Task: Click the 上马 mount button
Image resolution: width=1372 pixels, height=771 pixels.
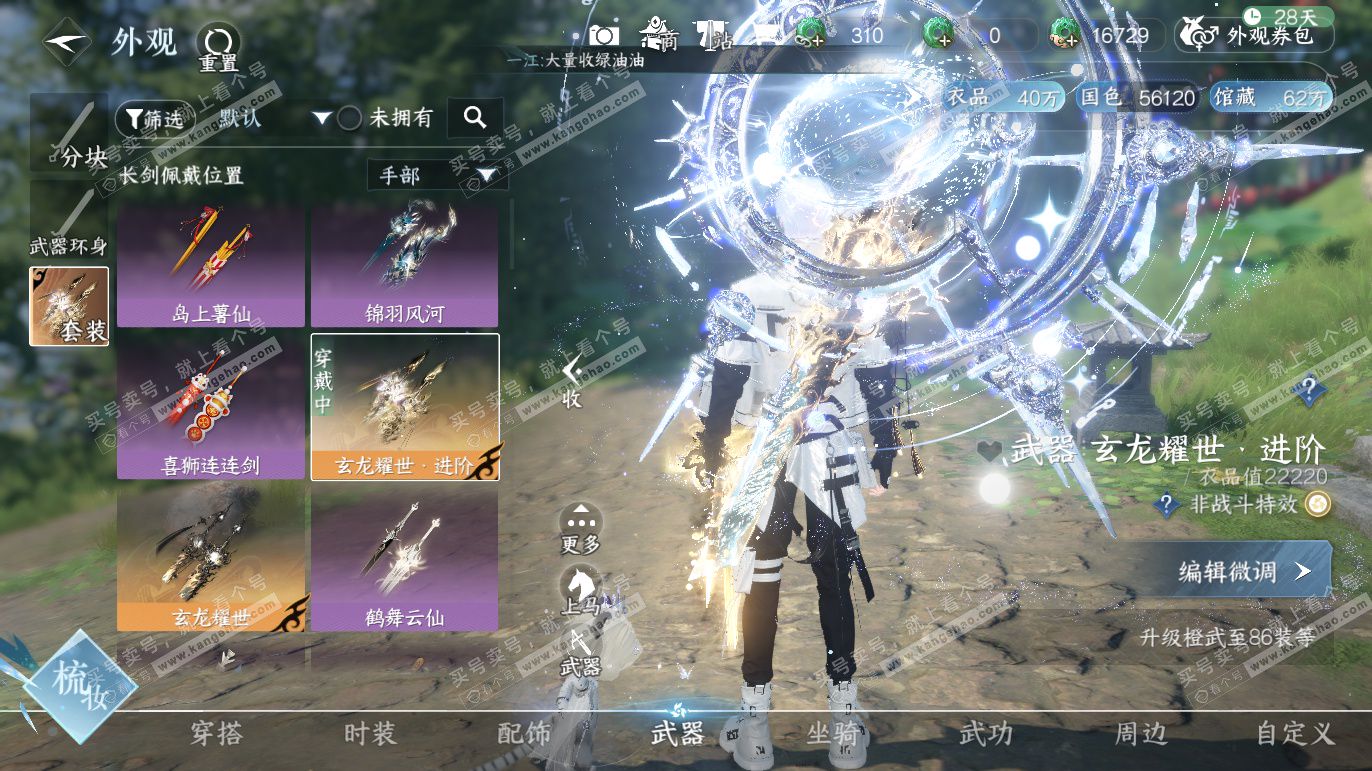Action: click(580, 590)
